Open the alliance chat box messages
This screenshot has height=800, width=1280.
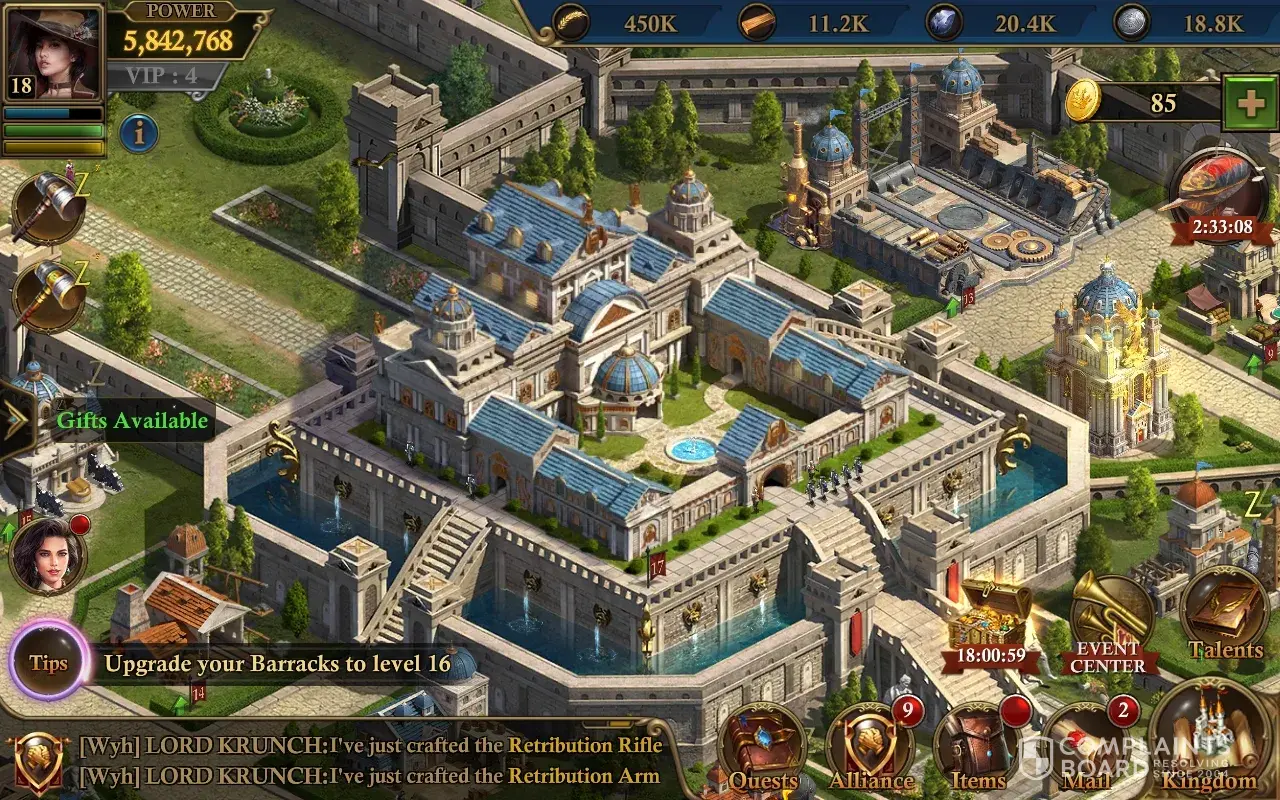point(370,760)
